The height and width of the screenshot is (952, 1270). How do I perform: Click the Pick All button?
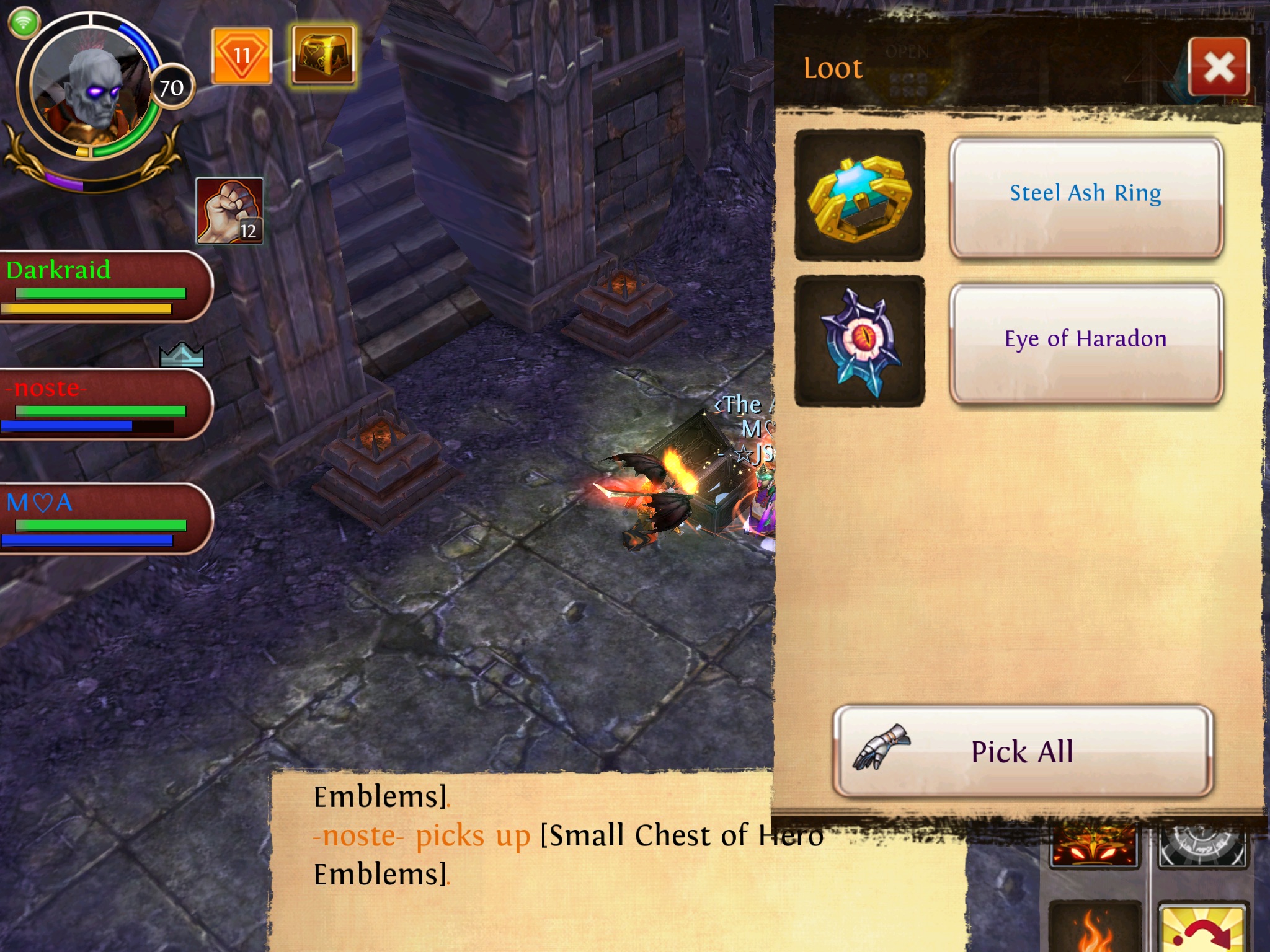pyautogui.click(x=1023, y=751)
